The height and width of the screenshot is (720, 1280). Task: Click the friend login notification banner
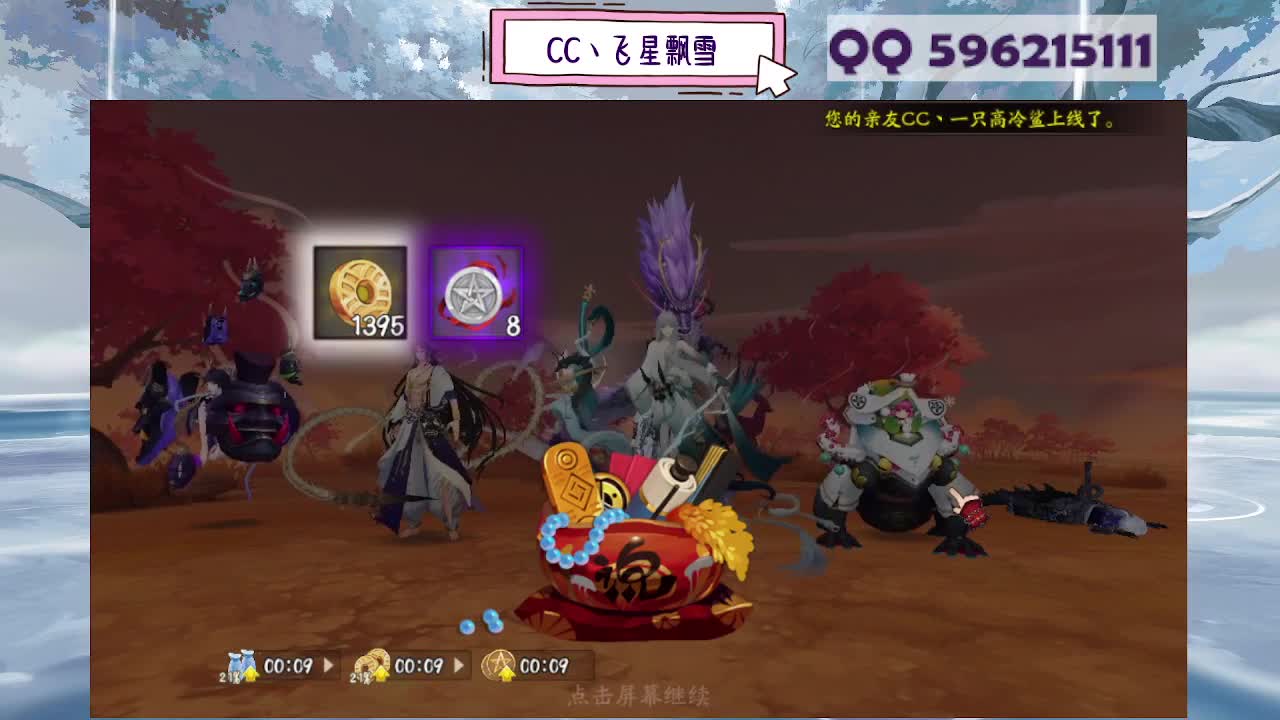(x=968, y=121)
